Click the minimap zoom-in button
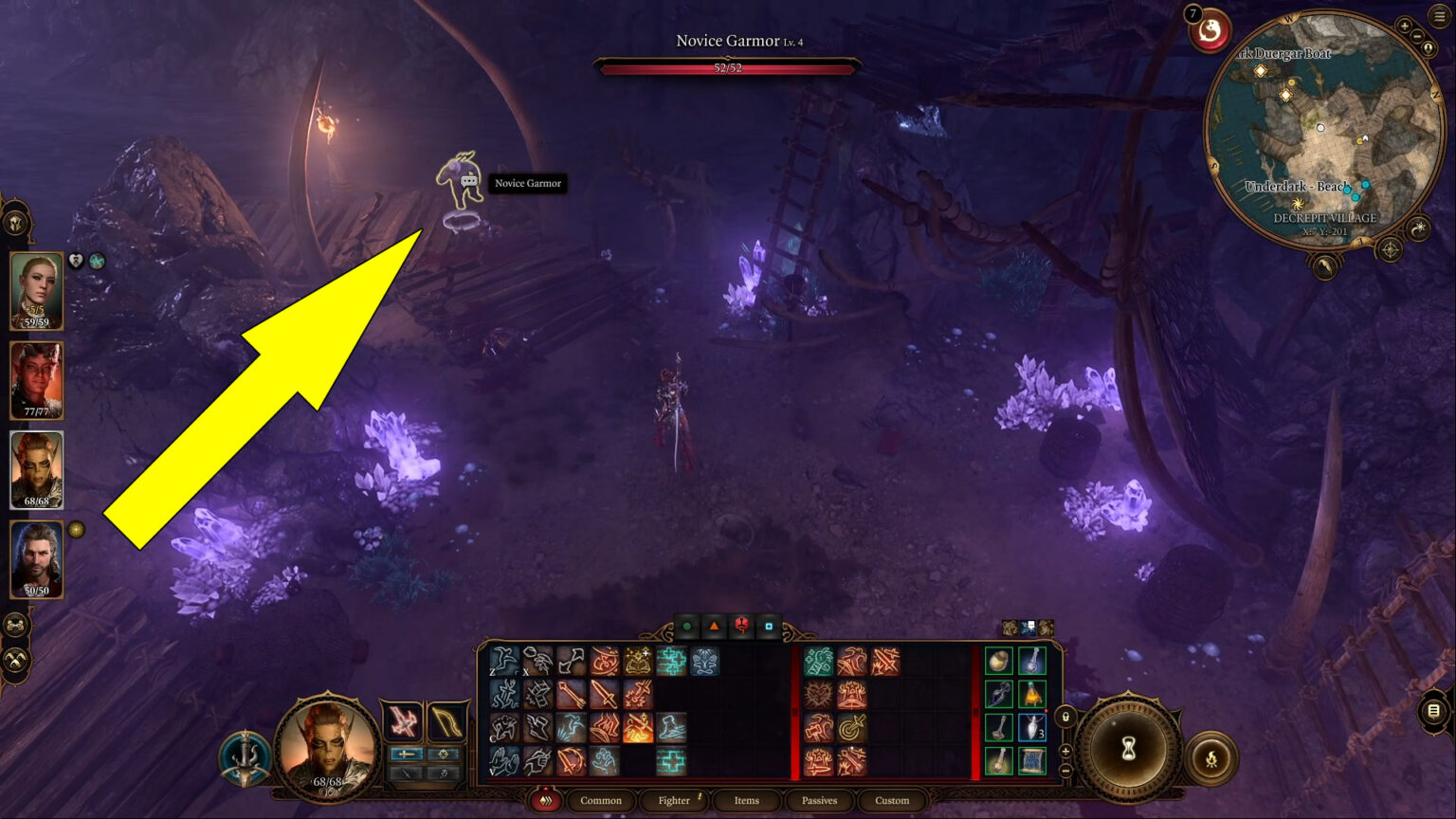The image size is (1456, 819). [x=1406, y=27]
